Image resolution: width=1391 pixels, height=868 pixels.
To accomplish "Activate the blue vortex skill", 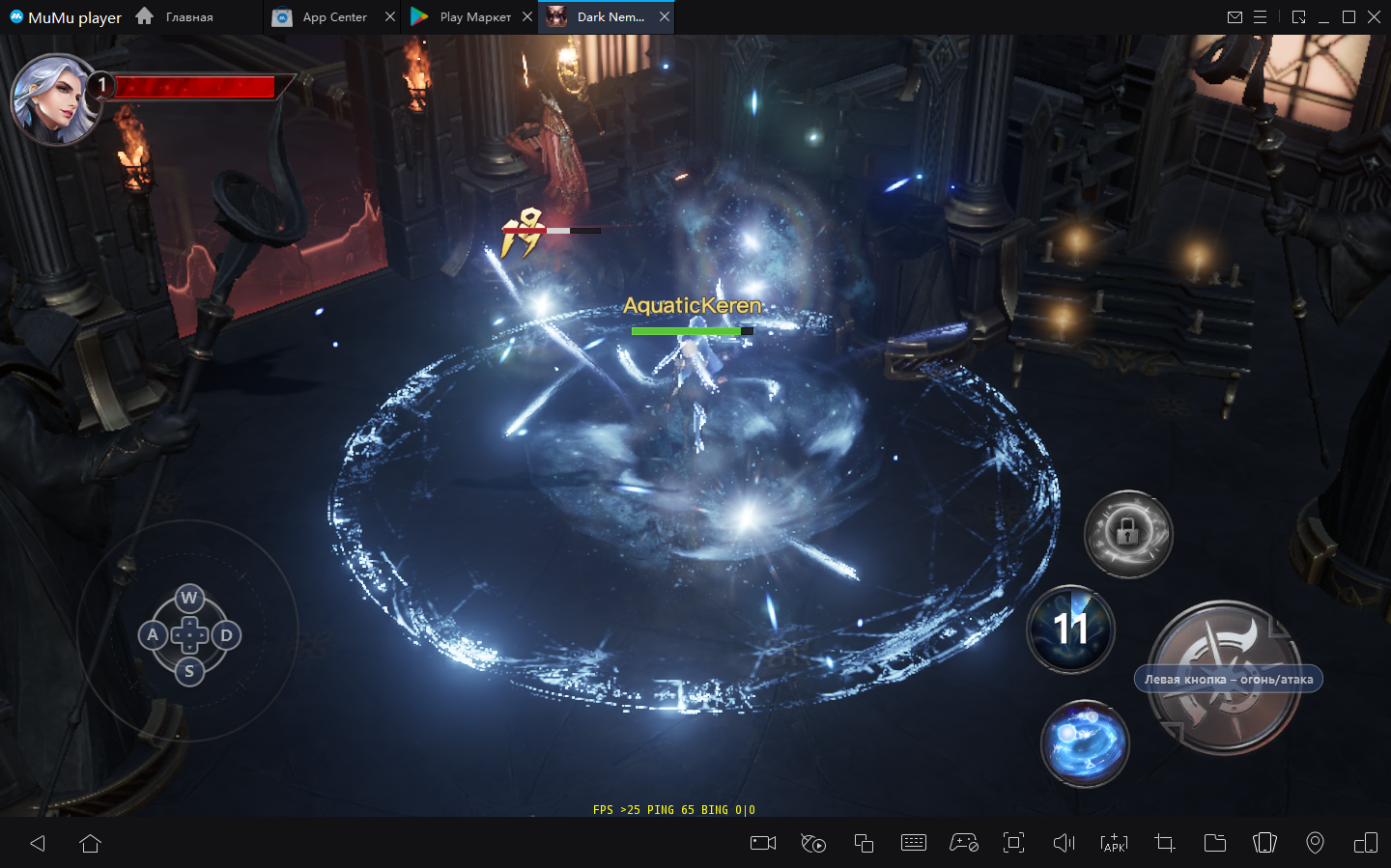I will point(1085,742).
